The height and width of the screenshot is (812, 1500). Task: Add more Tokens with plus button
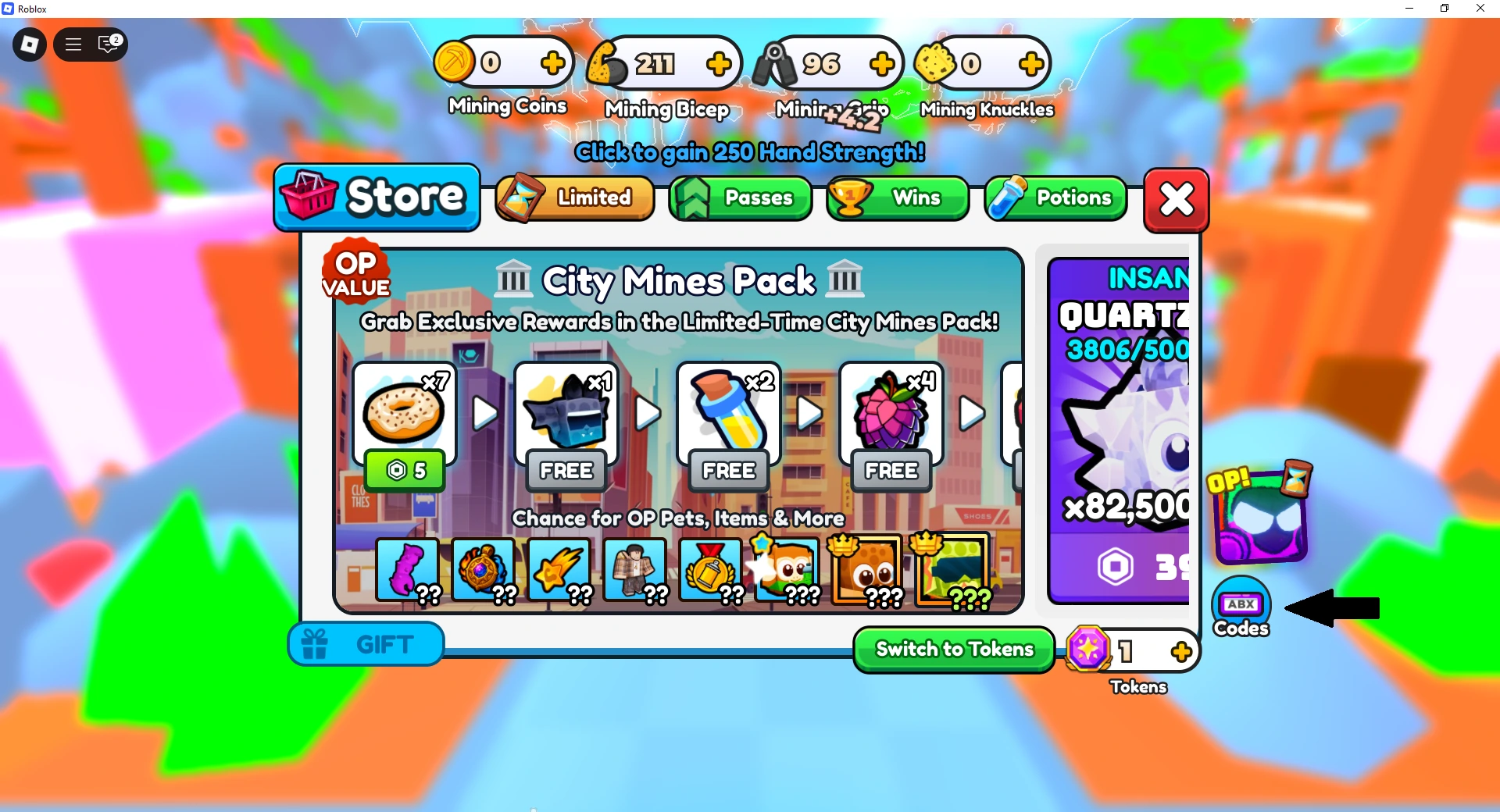pos(1181,651)
